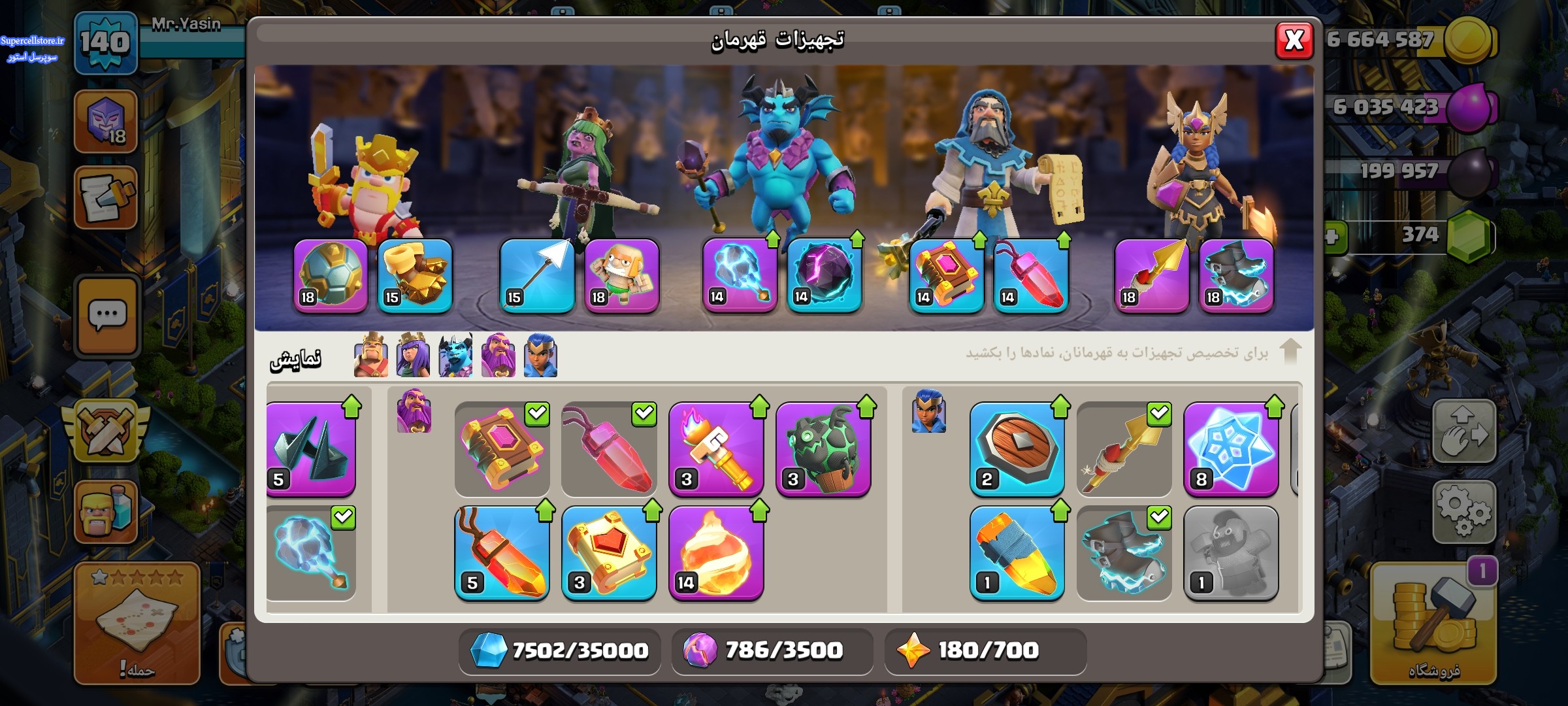Select the level 8 ice snowflake equipment

(1231, 449)
